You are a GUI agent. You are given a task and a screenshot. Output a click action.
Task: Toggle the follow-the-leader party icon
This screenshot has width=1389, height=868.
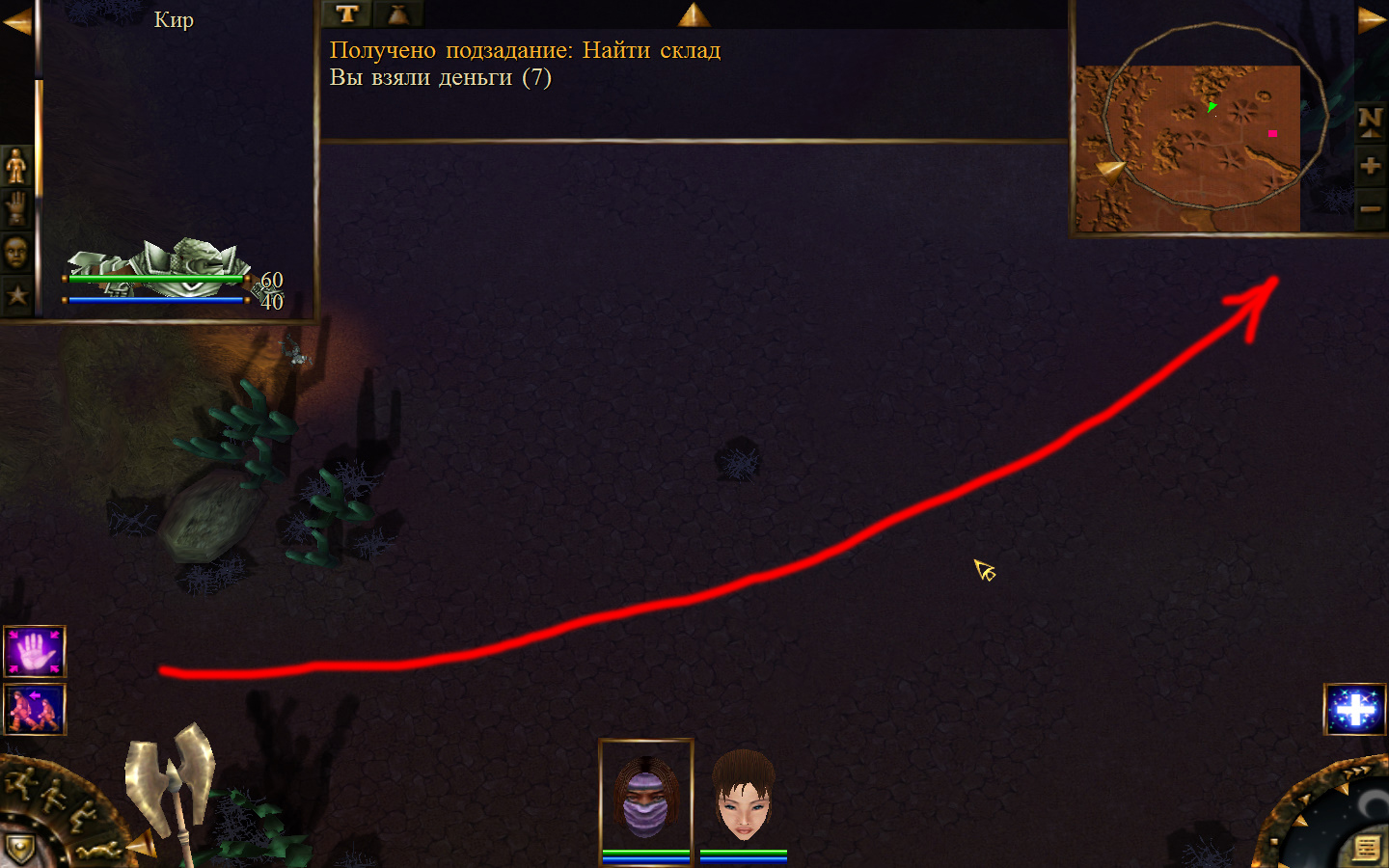tap(35, 710)
